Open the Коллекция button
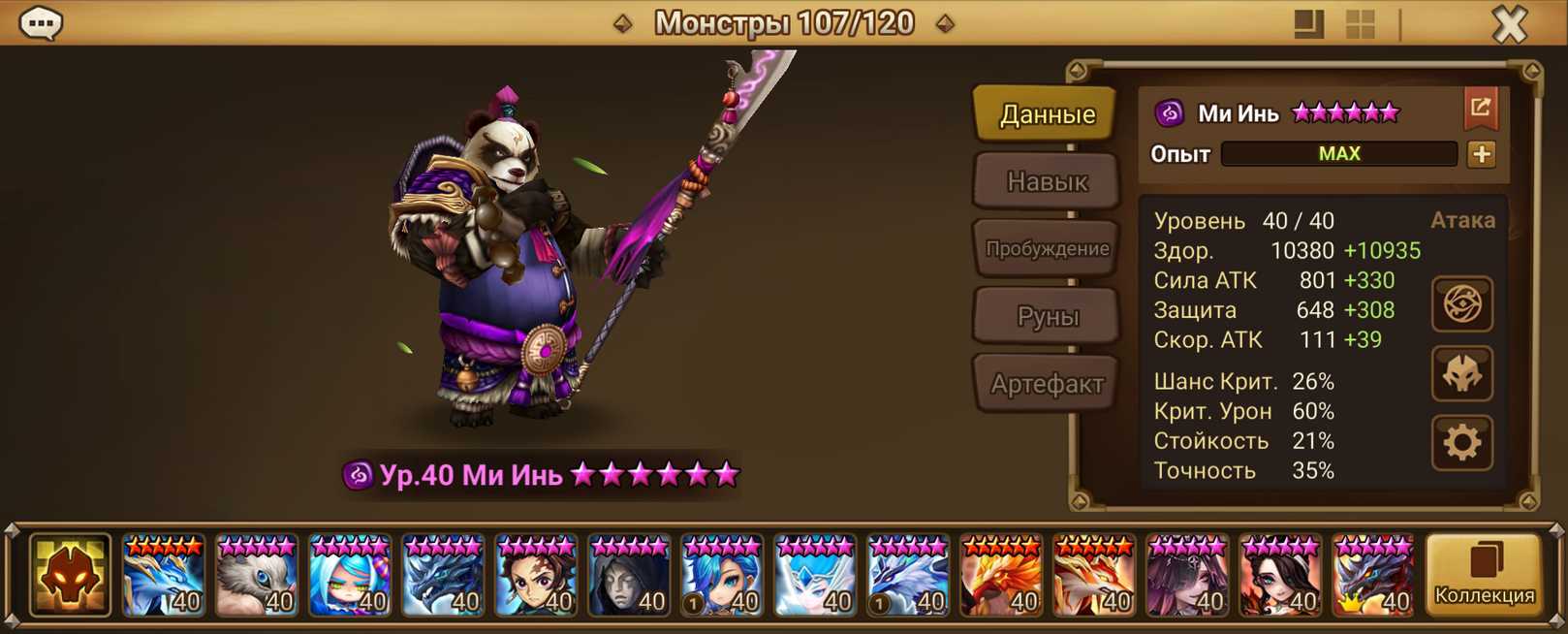 (x=1484, y=575)
